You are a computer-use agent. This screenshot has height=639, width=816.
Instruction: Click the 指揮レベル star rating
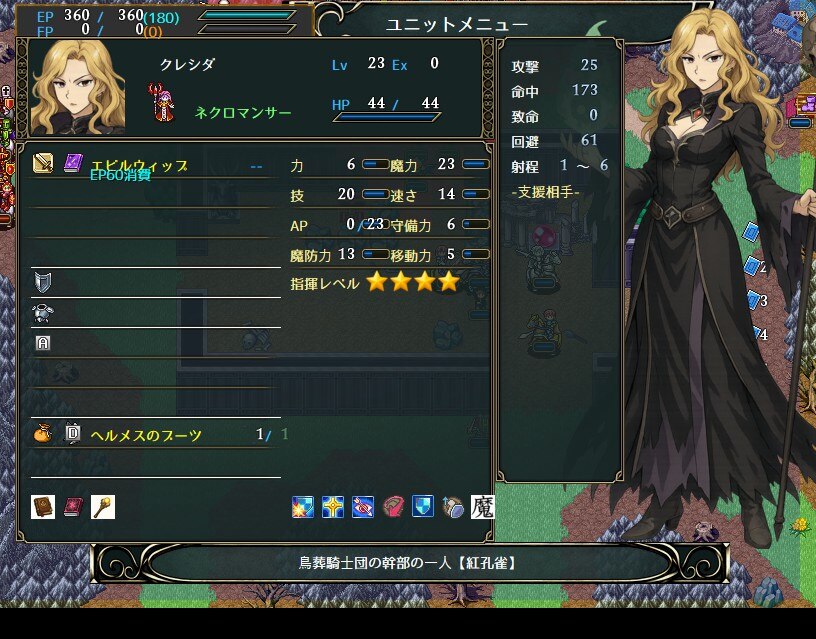pyautogui.click(x=412, y=282)
